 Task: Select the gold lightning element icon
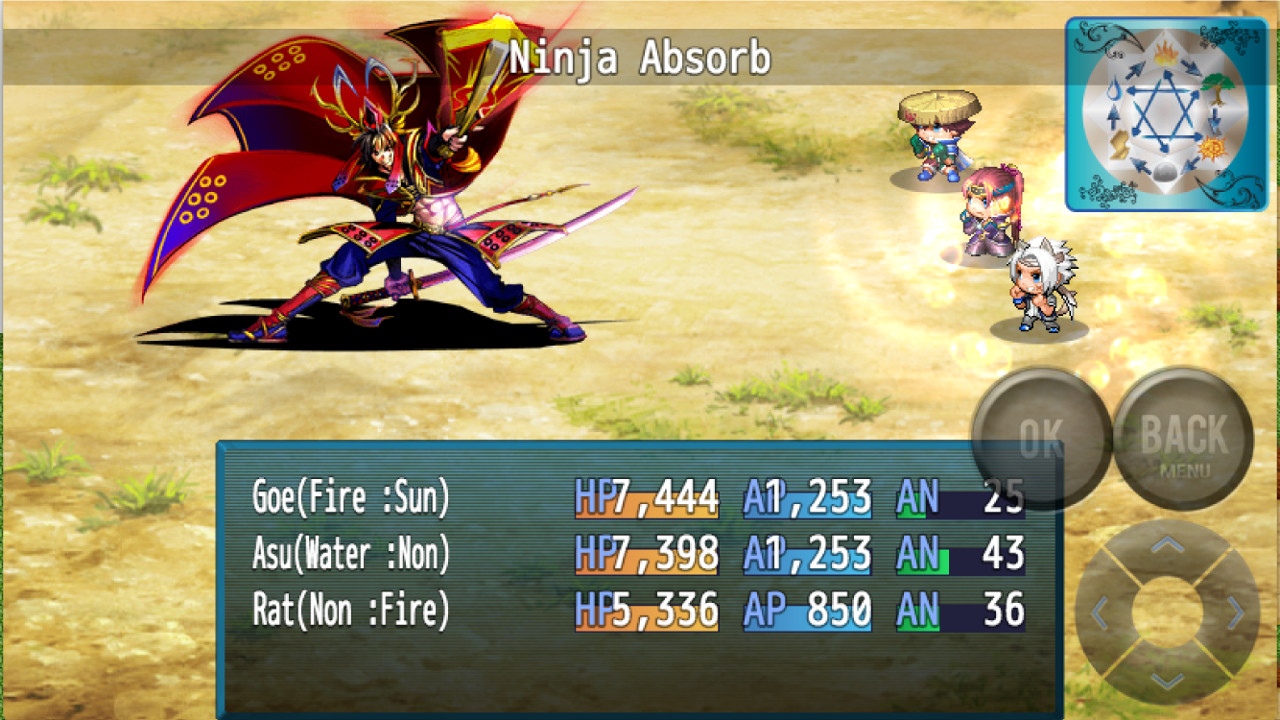(x=1118, y=144)
